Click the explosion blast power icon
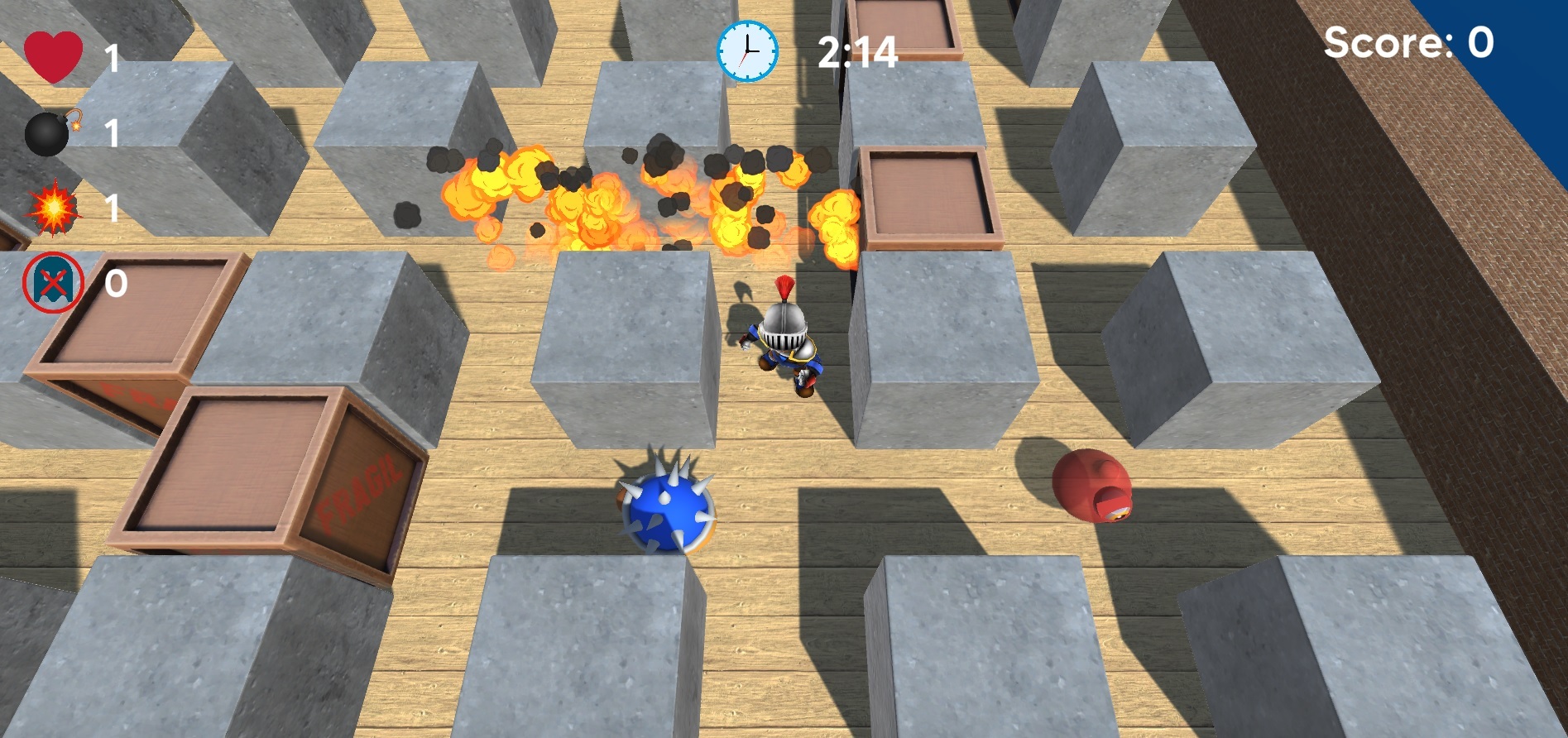This screenshot has height=738, width=1568. tap(51, 209)
